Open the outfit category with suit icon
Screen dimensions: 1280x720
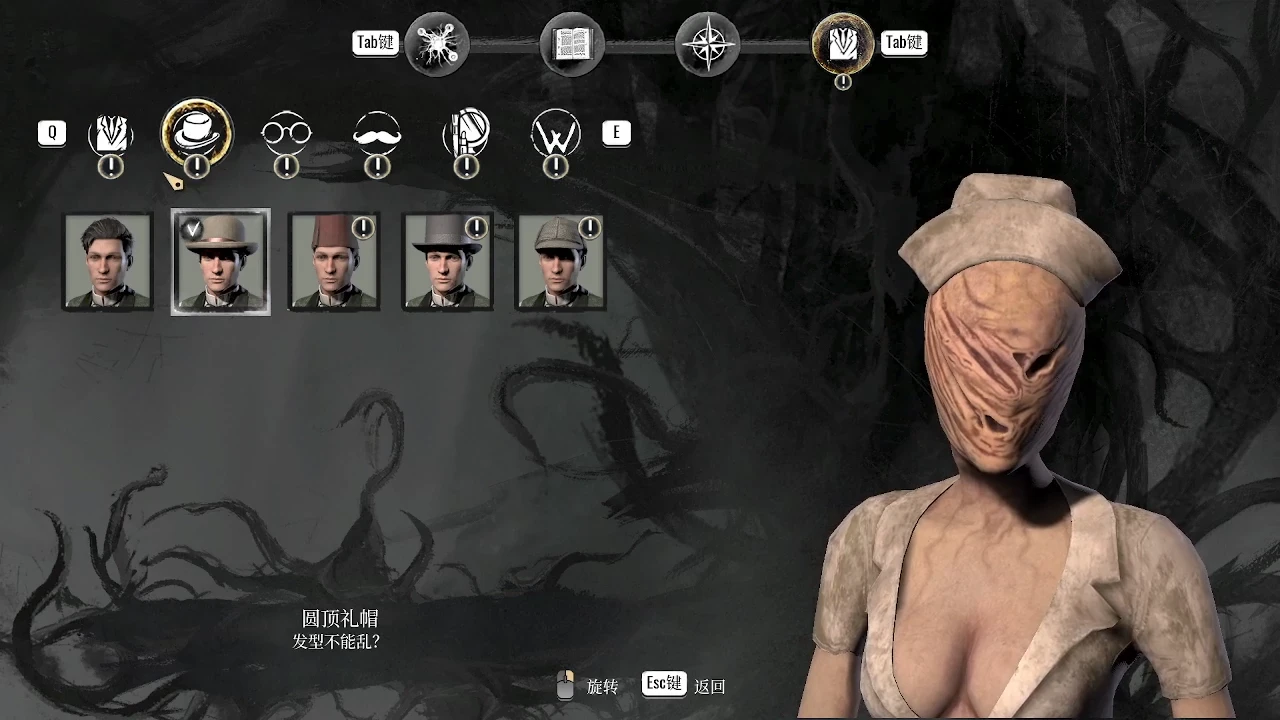pyautogui.click(x=110, y=133)
